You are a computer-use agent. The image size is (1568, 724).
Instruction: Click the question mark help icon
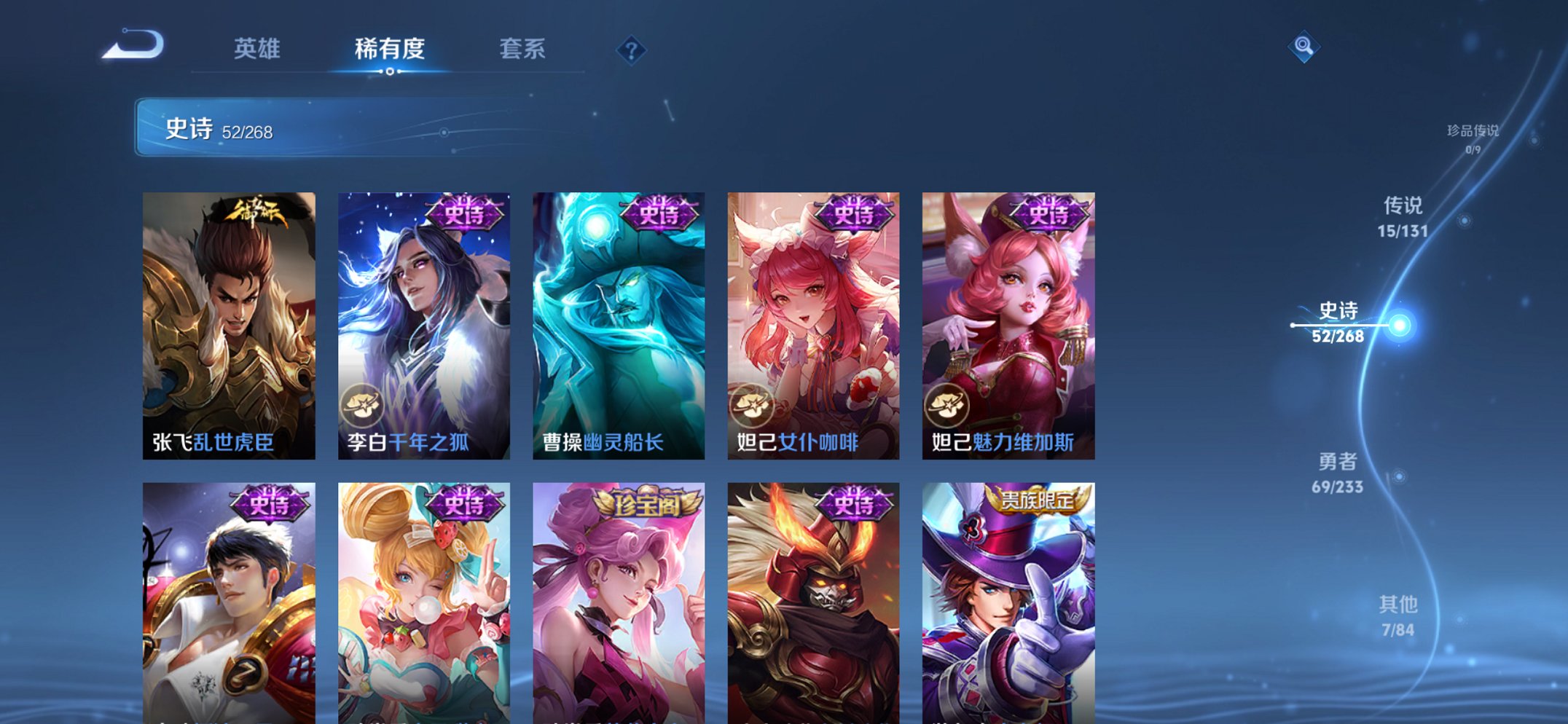point(631,50)
